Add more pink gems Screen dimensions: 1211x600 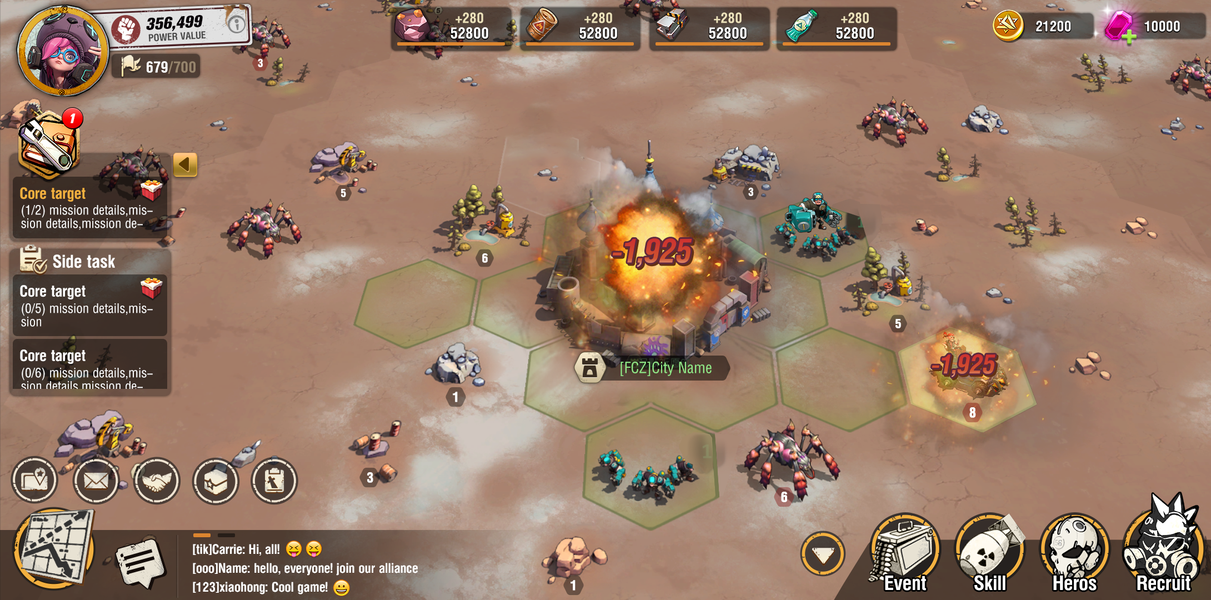(1129, 37)
